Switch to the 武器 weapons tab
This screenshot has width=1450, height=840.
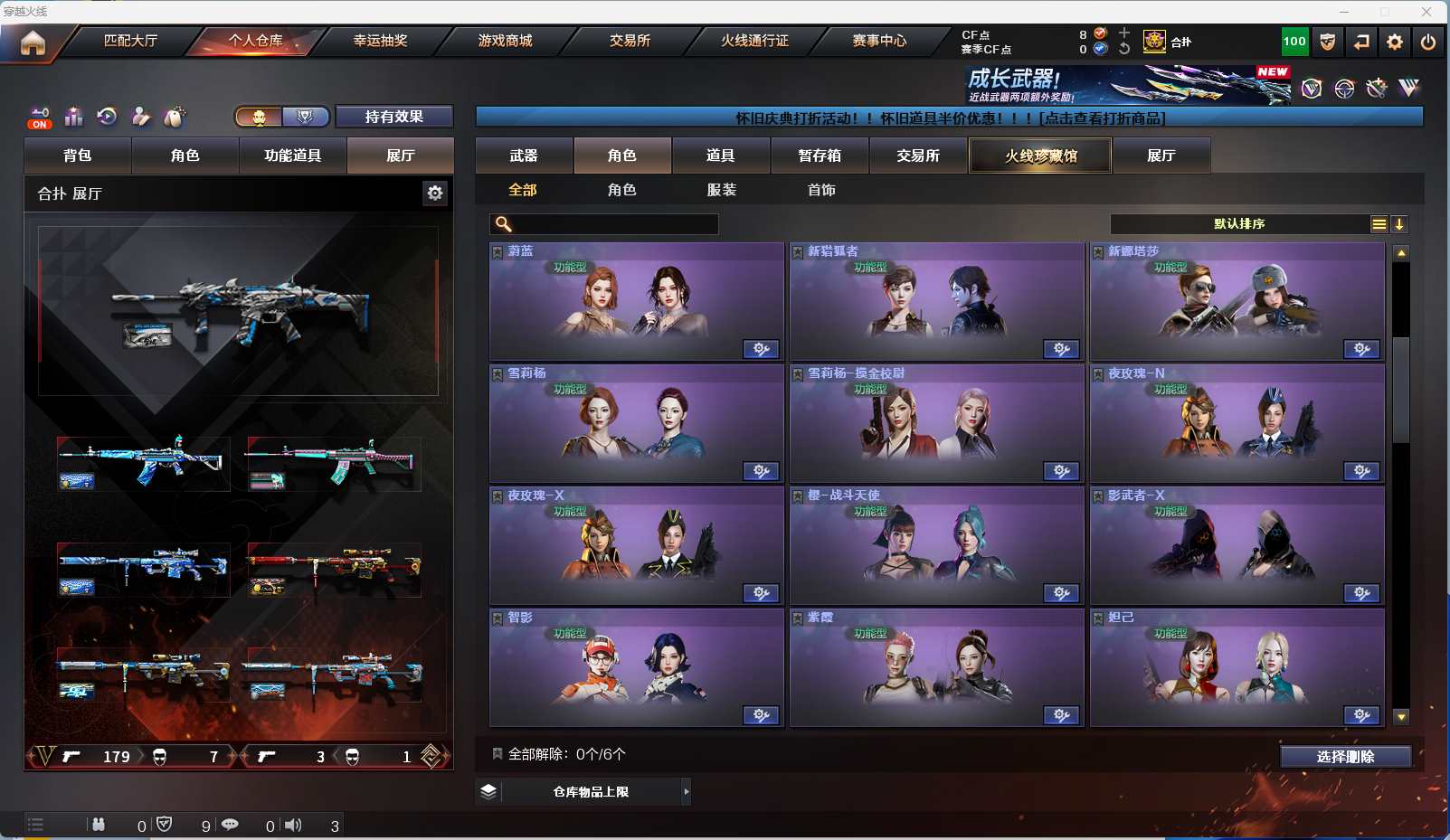524,156
